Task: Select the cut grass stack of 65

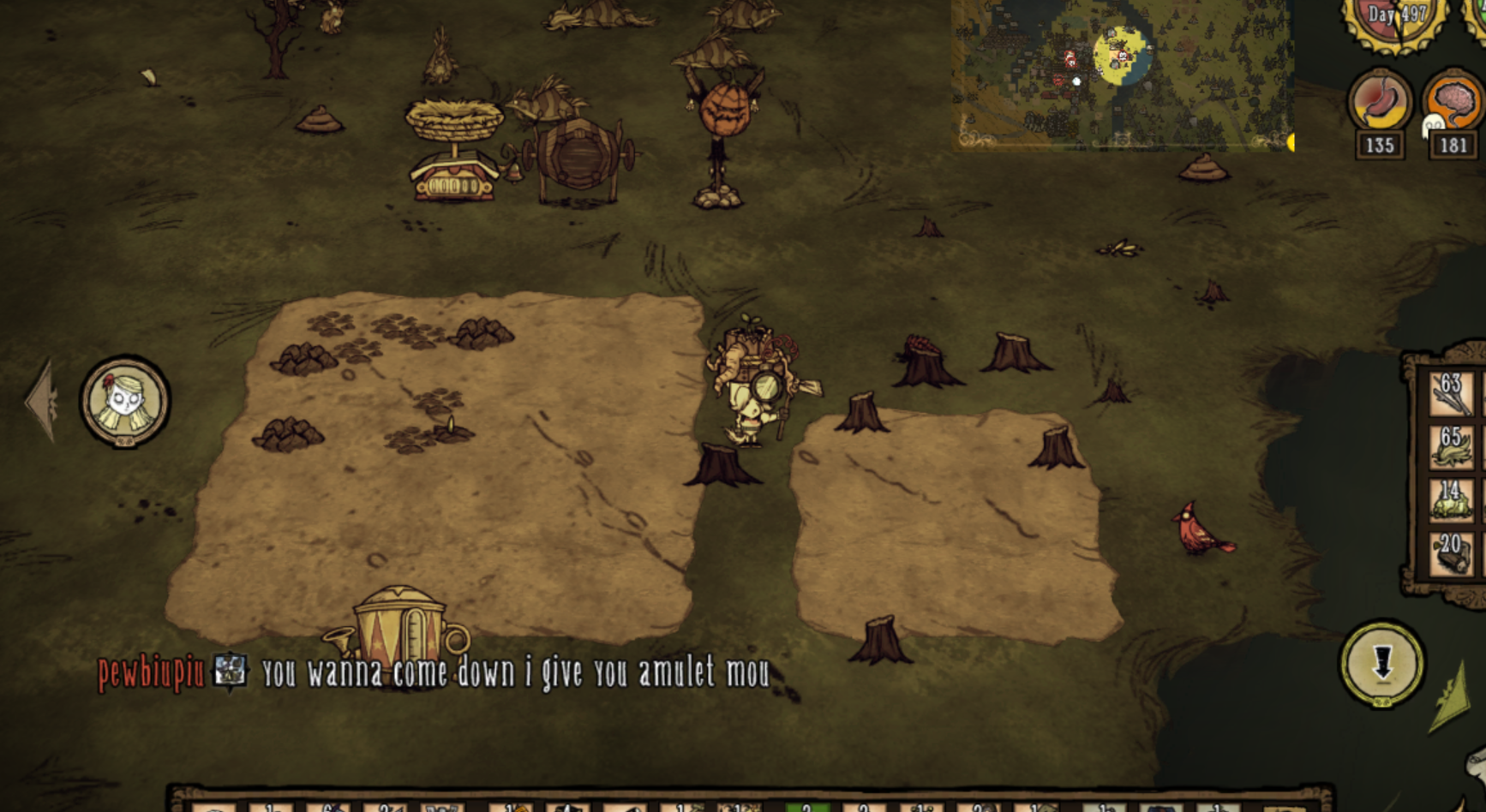Action: pyautogui.click(x=1451, y=448)
